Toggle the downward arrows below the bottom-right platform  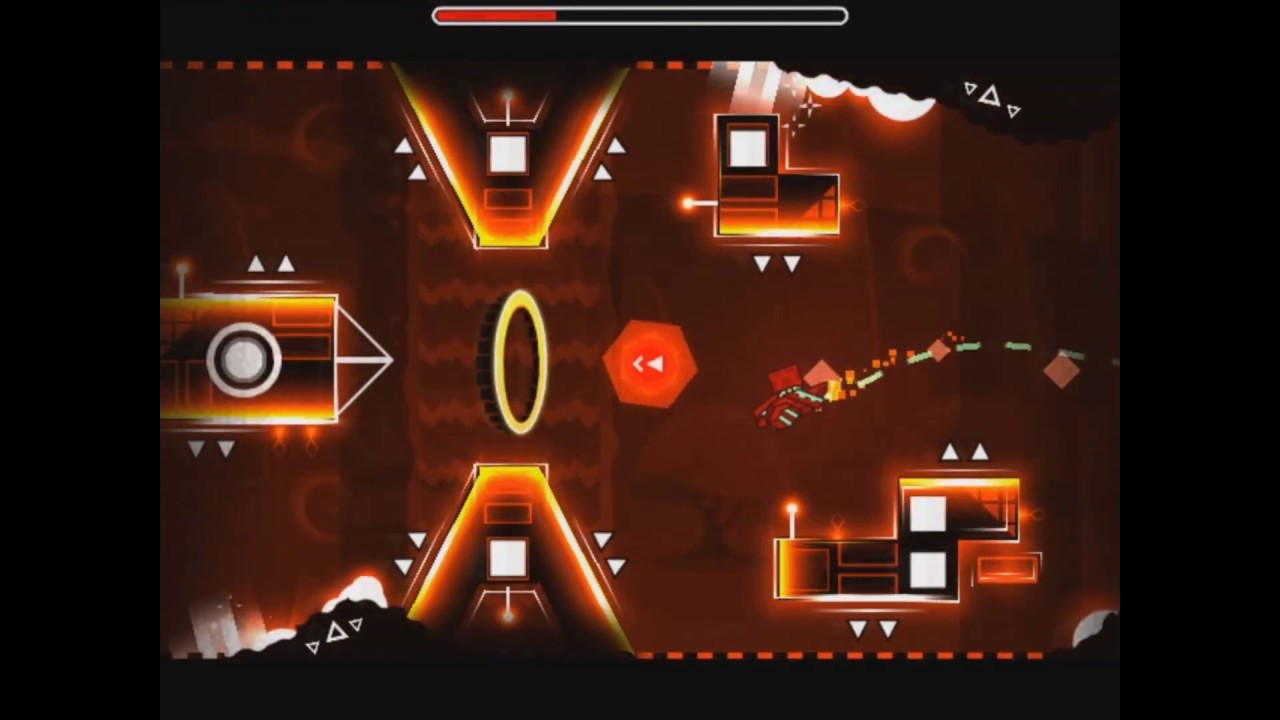click(x=872, y=630)
